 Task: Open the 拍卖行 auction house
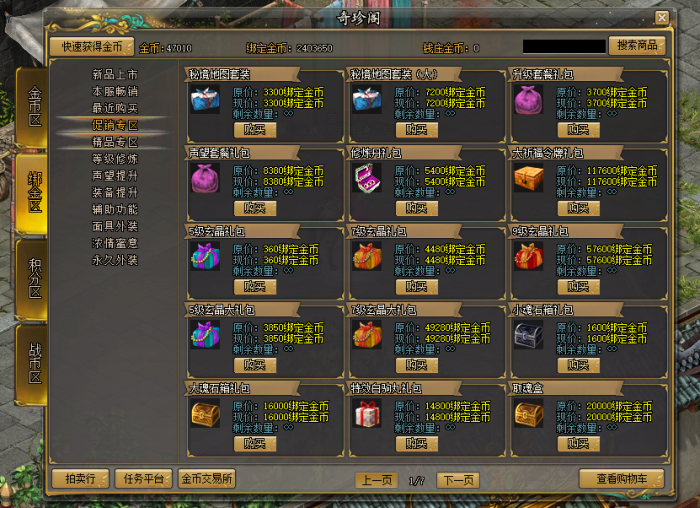79,479
